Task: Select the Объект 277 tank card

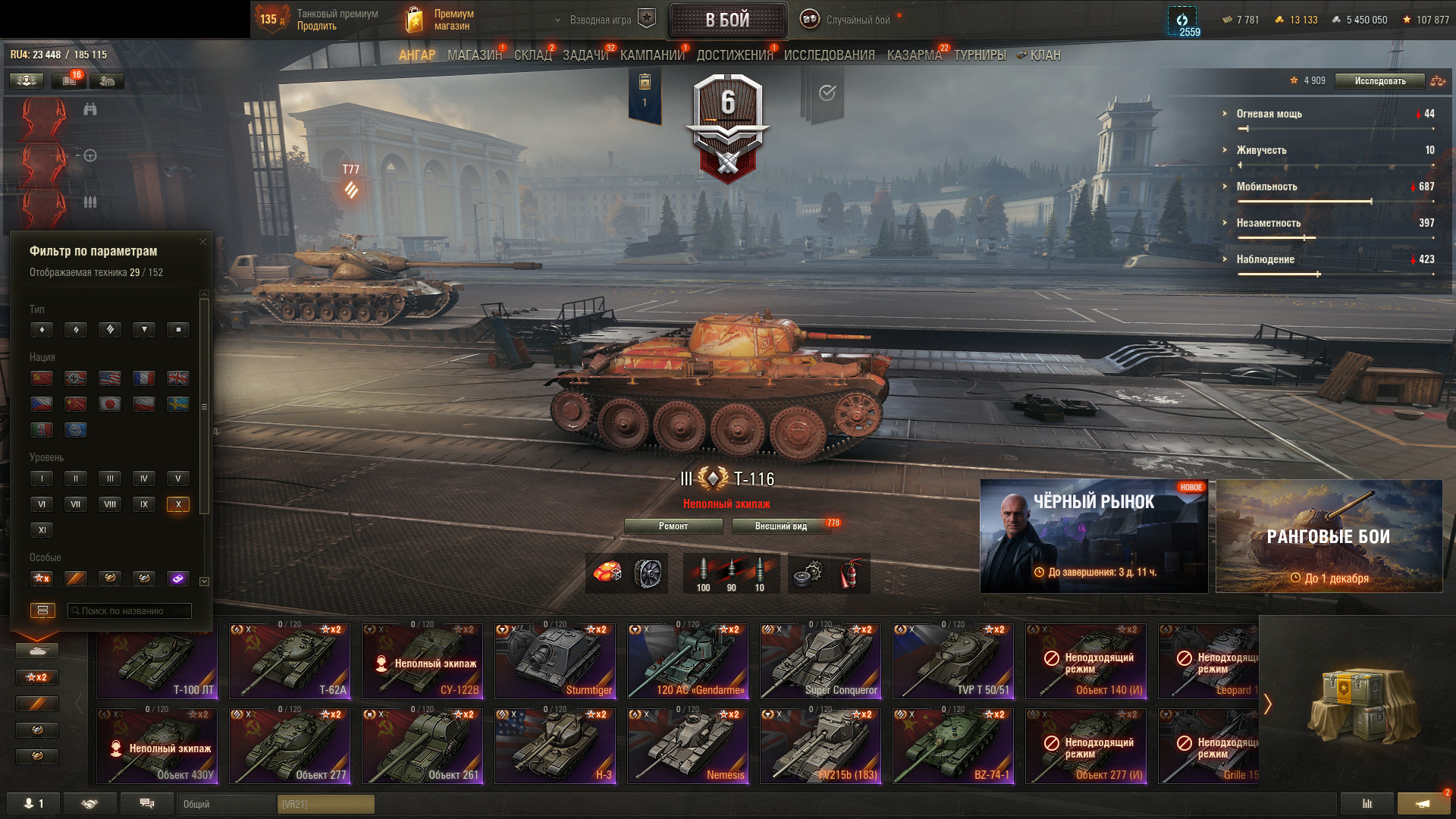Action: tap(290, 747)
